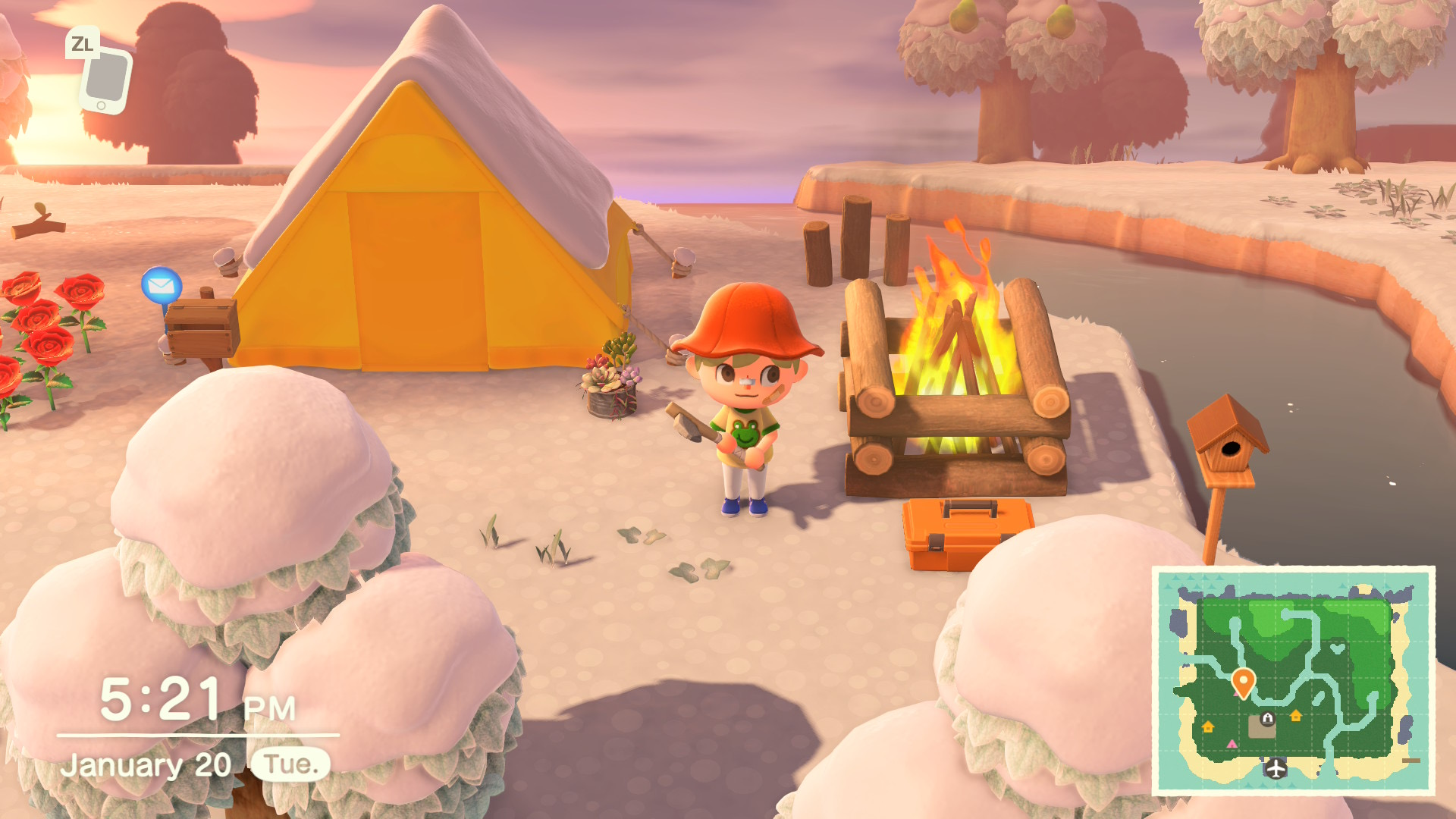Click the yellow house icon right of the museum marker

point(1296,714)
